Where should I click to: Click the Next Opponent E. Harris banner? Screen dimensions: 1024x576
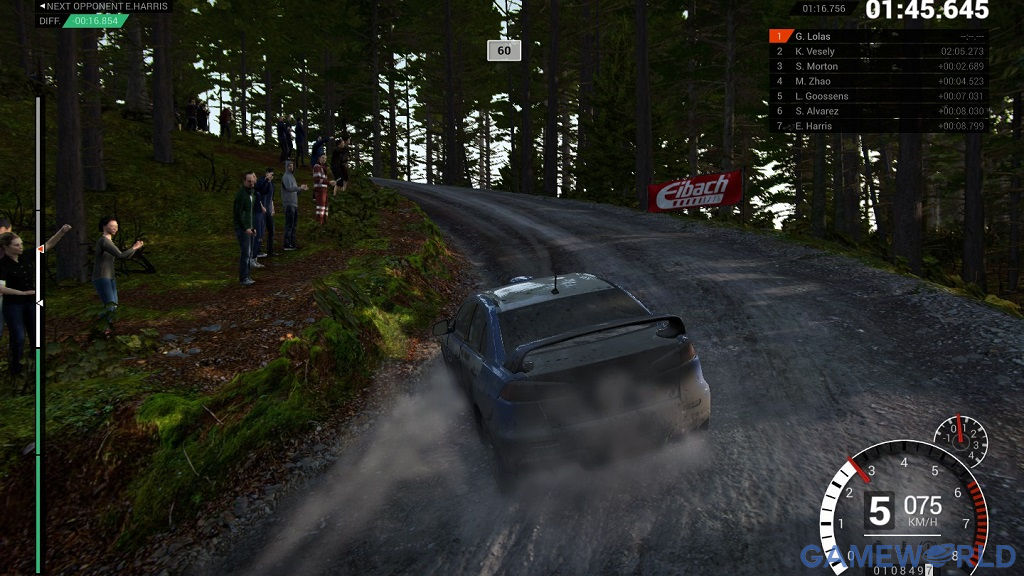coord(103,6)
